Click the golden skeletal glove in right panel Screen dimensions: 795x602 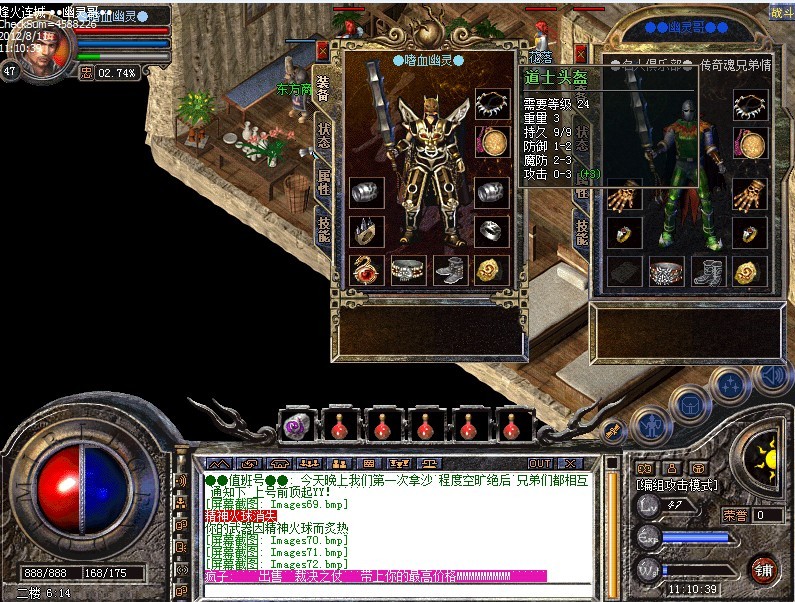coord(623,193)
